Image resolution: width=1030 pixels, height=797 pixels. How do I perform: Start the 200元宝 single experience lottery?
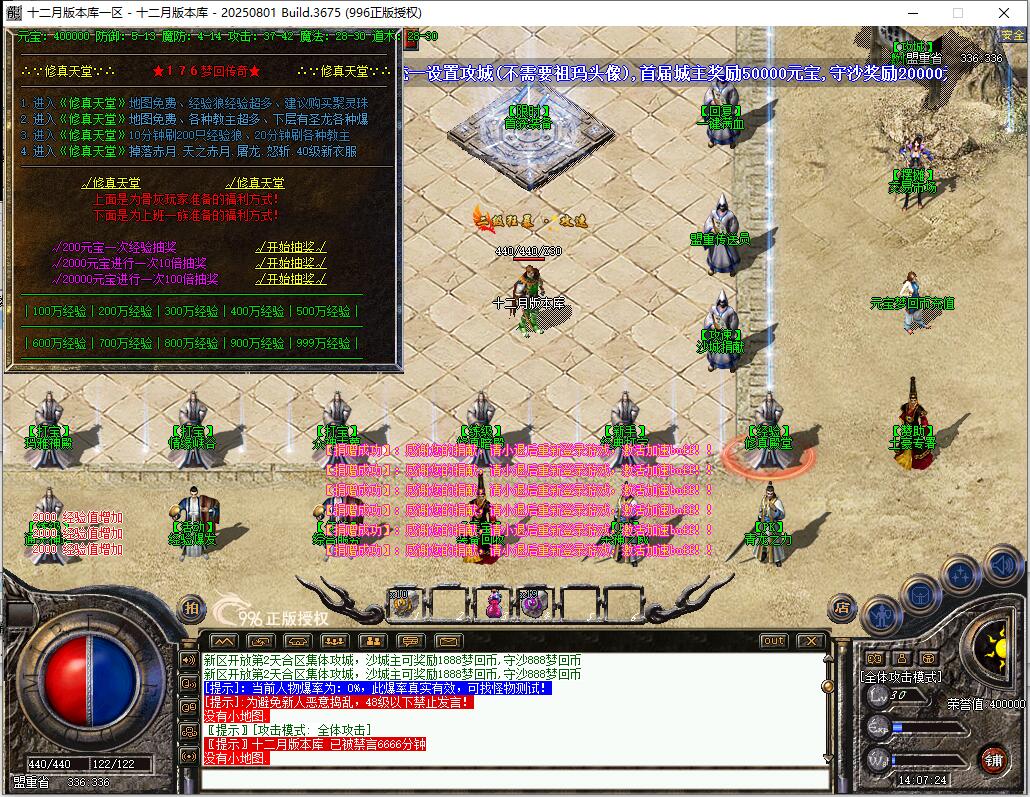(x=290, y=247)
